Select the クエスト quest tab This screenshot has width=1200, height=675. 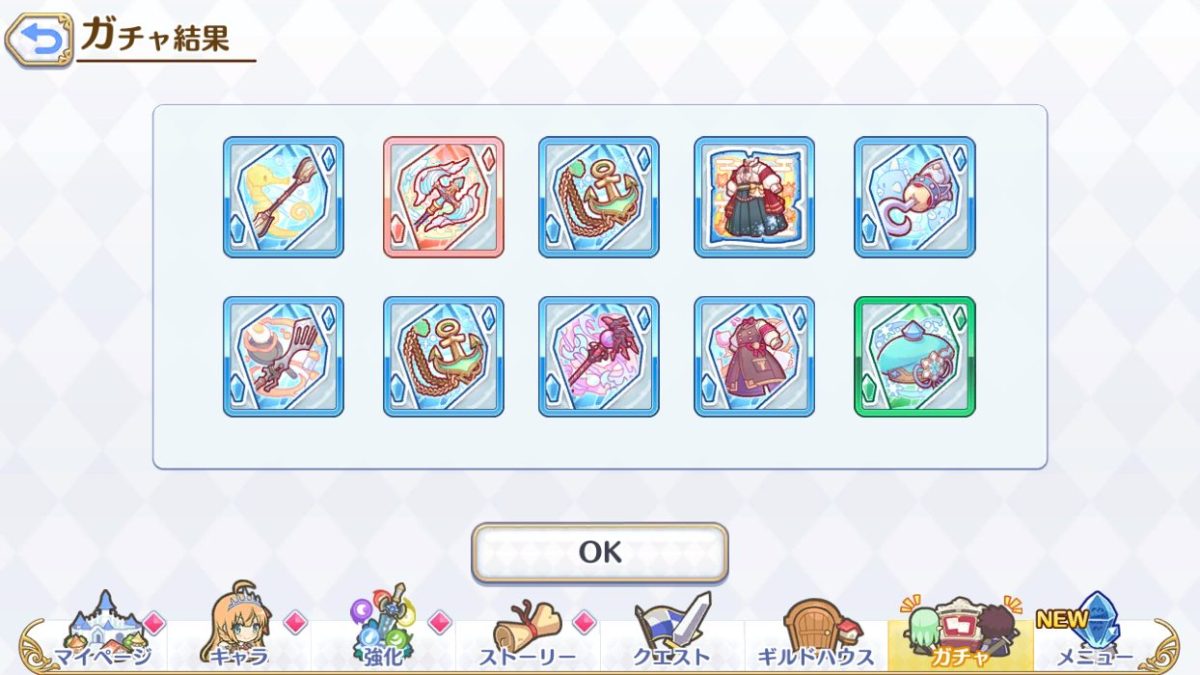671,630
